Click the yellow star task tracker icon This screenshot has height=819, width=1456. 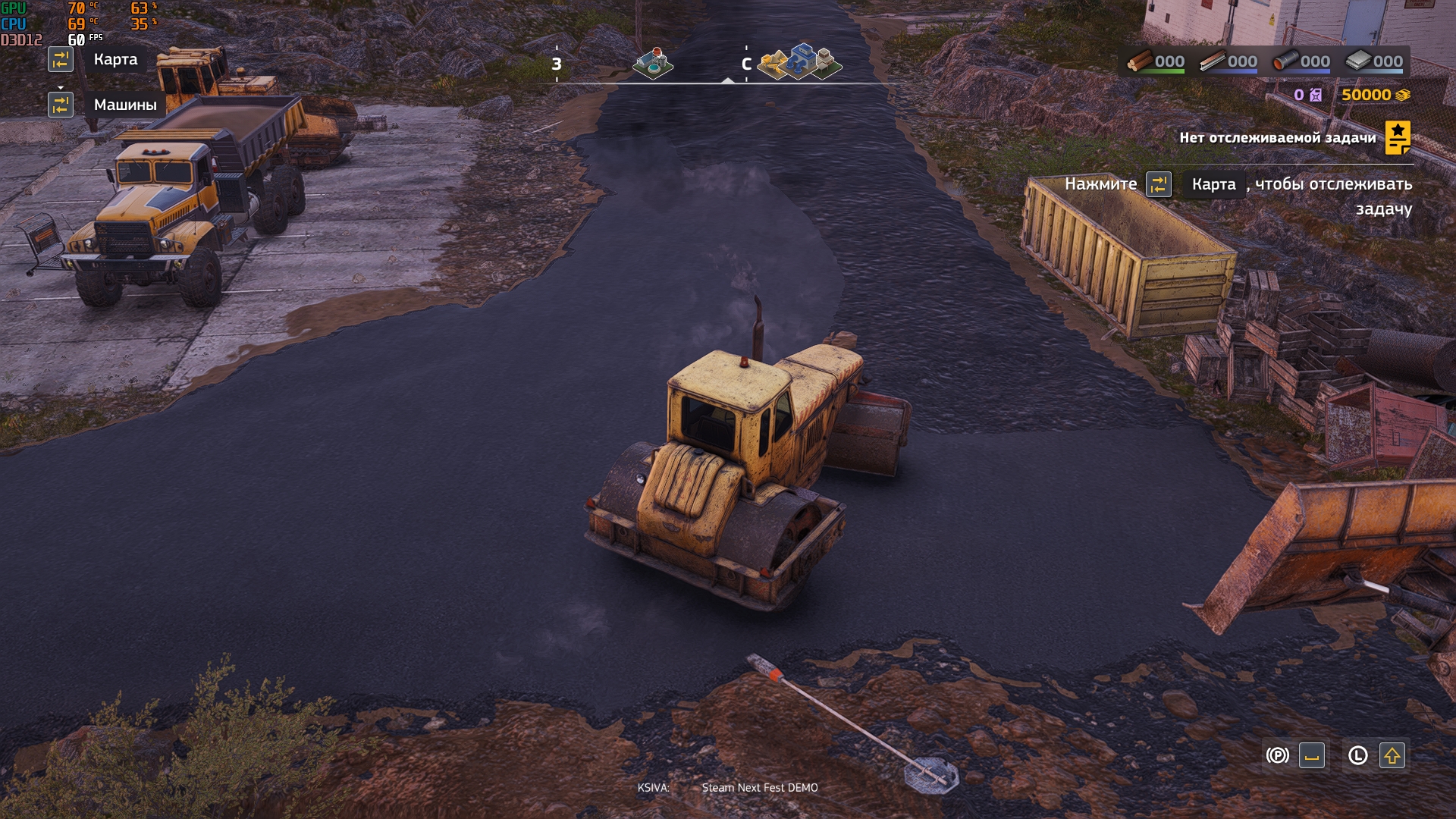1397,138
